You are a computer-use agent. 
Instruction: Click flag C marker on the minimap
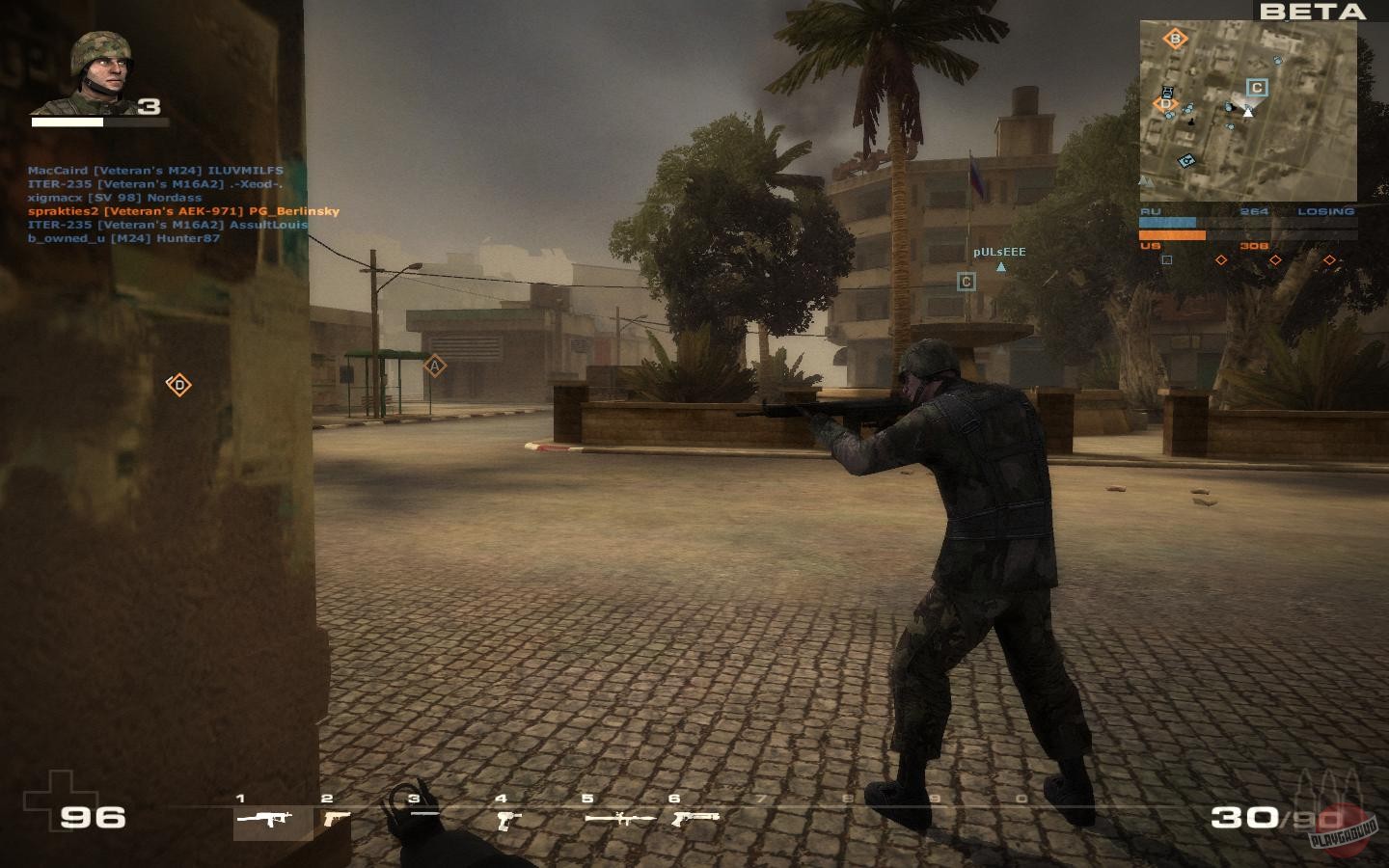1256,87
